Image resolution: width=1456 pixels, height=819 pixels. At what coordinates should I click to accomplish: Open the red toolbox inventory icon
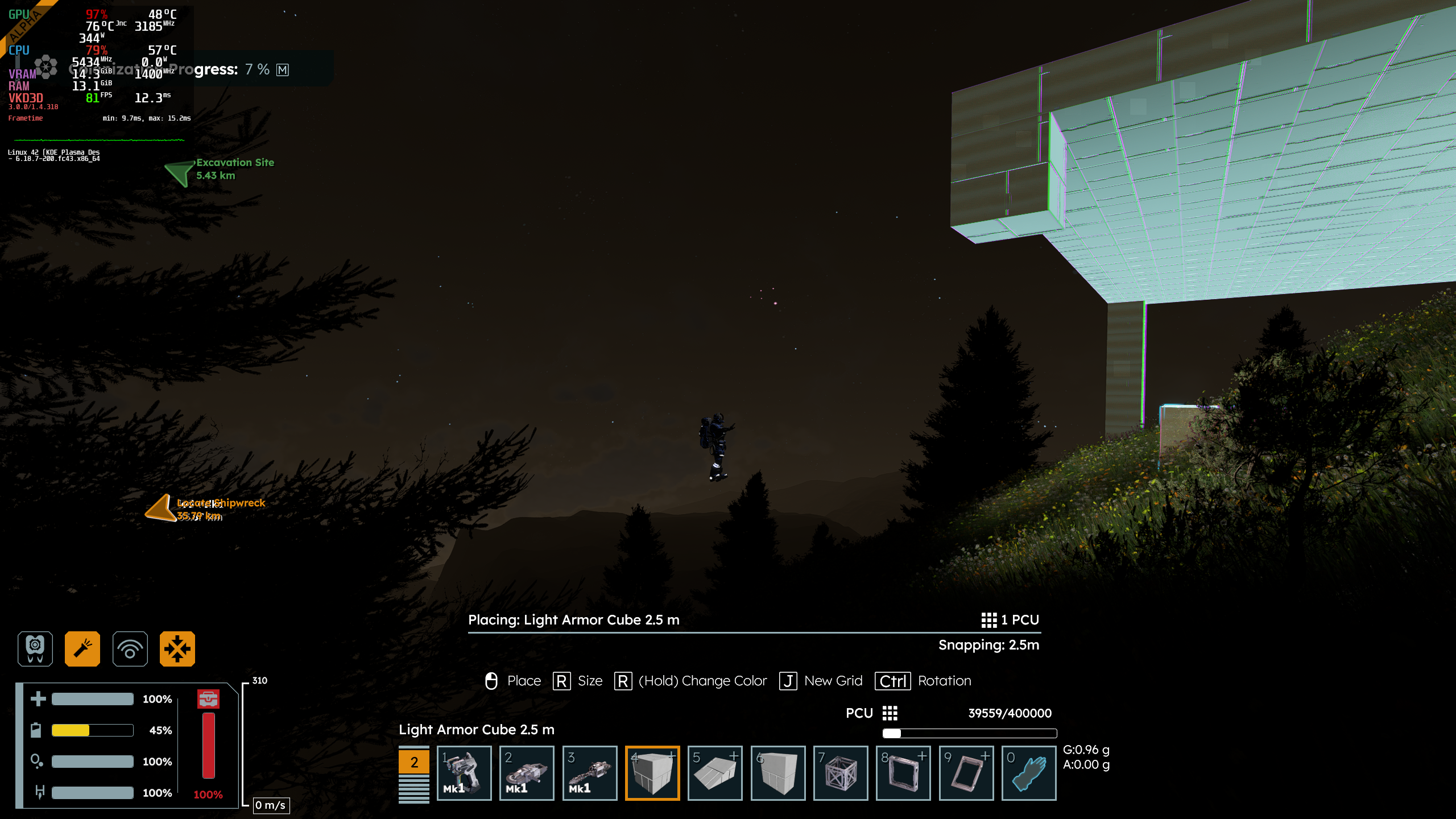click(208, 698)
